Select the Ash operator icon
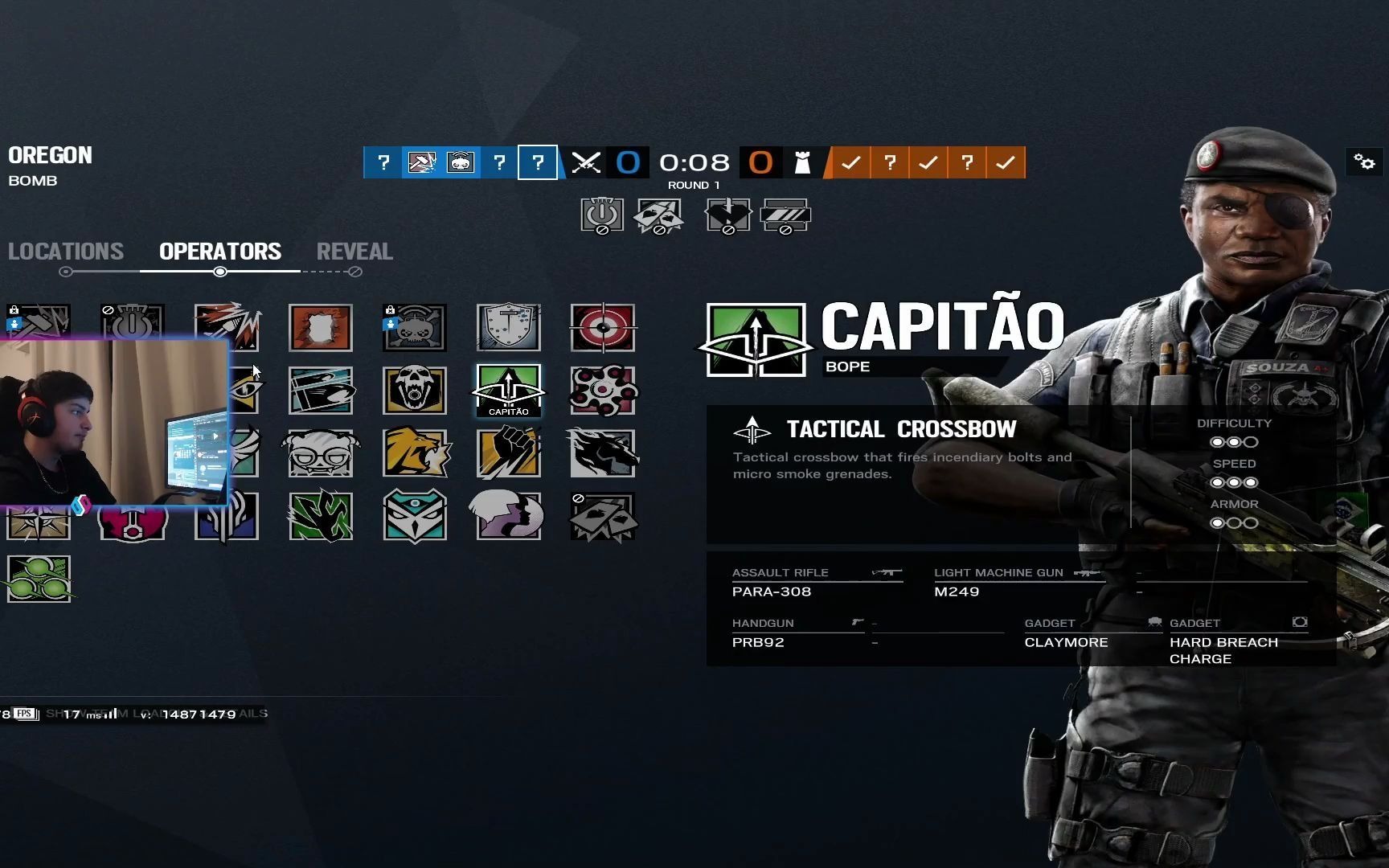 tap(227, 326)
